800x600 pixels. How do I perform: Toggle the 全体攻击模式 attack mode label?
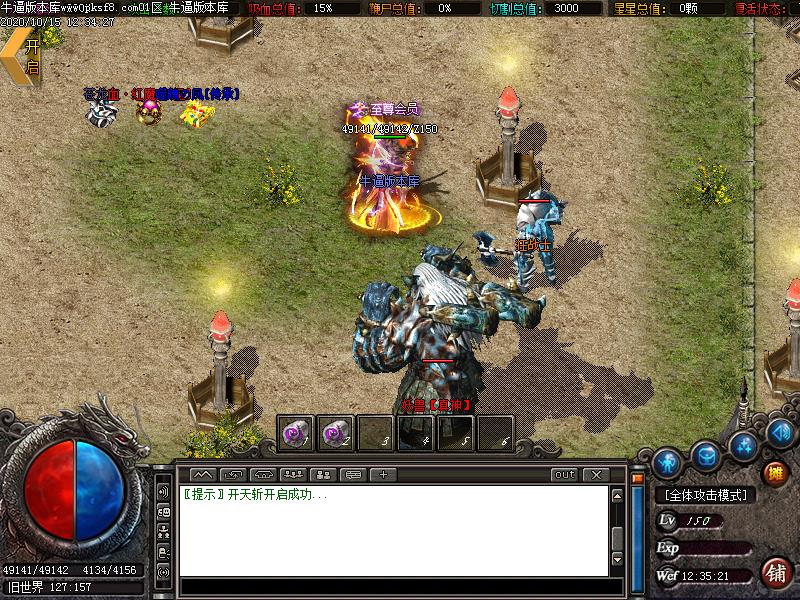(706, 495)
